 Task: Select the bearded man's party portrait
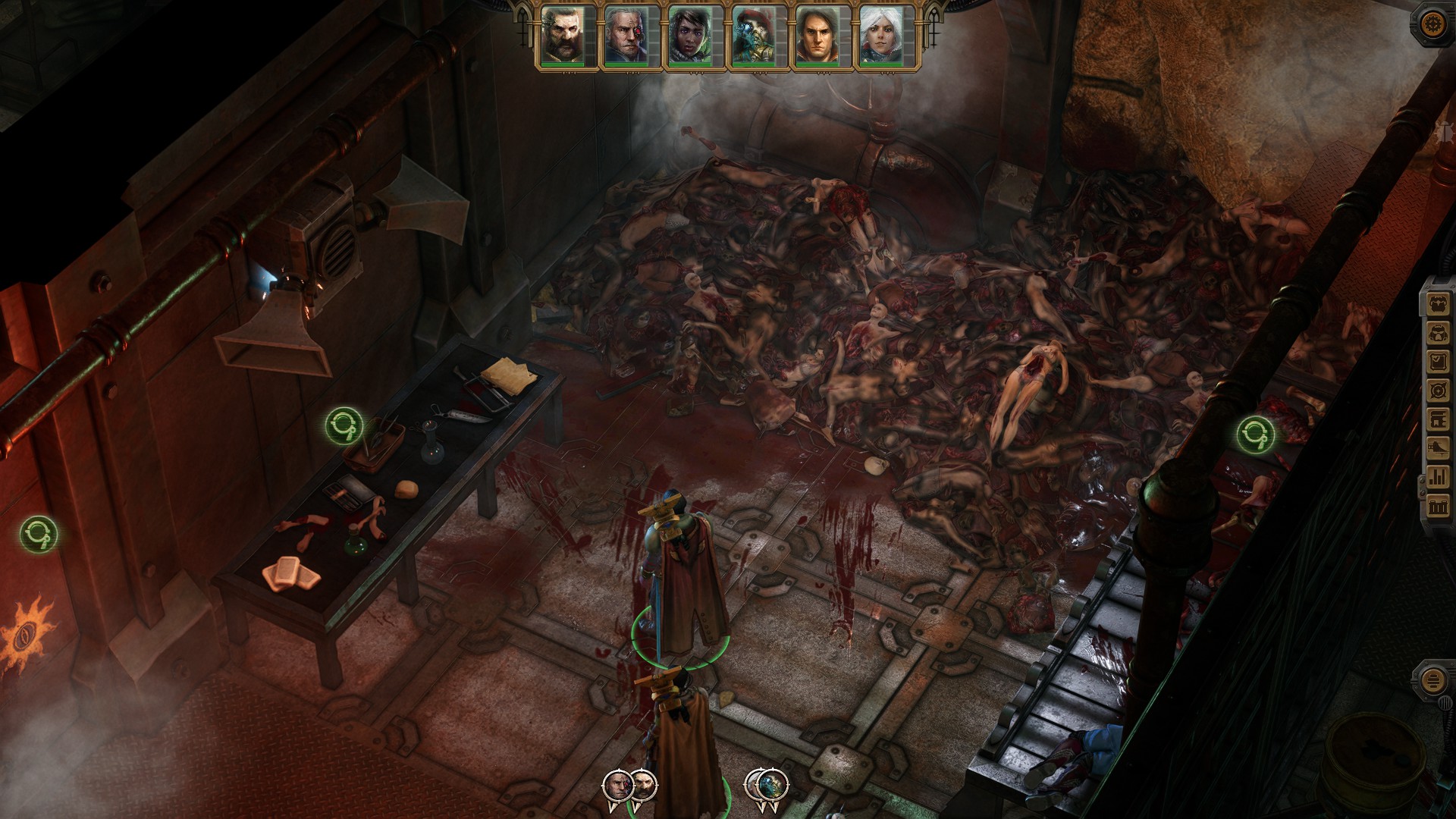[x=563, y=36]
